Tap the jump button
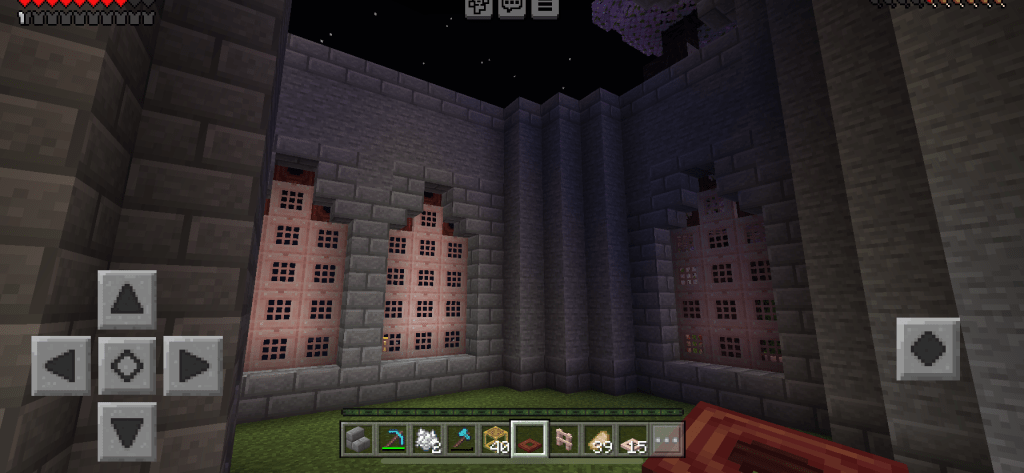The height and width of the screenshot is (473, 1024). pyautogui.click(x=927, y=350)
